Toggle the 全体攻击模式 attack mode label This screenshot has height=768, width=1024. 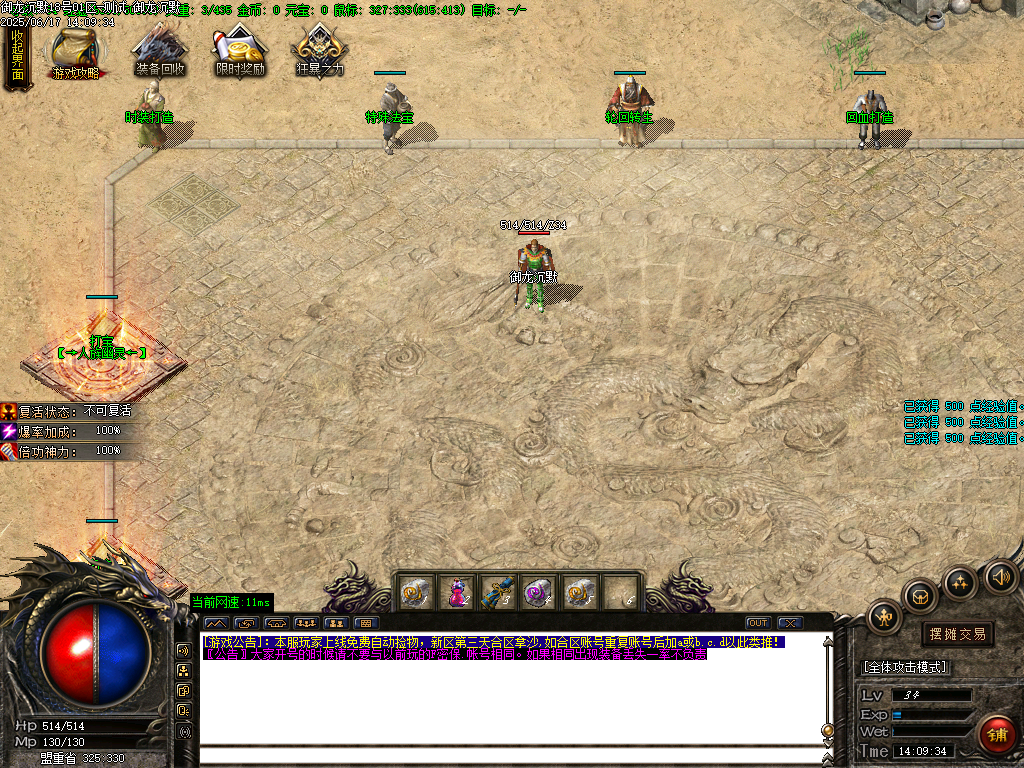[x=905, y=667]
